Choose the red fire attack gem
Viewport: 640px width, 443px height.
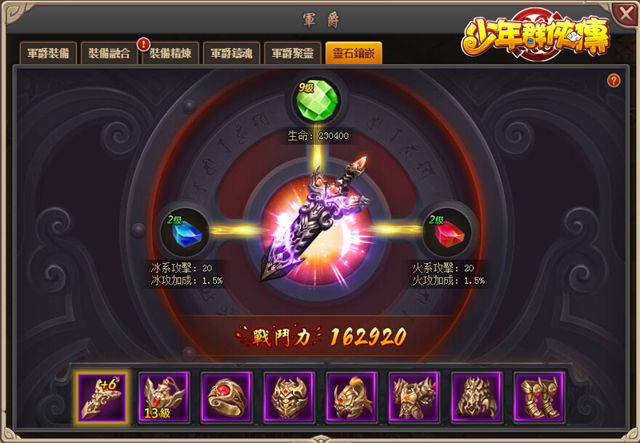pyautogui.click(x=446, y=234)
